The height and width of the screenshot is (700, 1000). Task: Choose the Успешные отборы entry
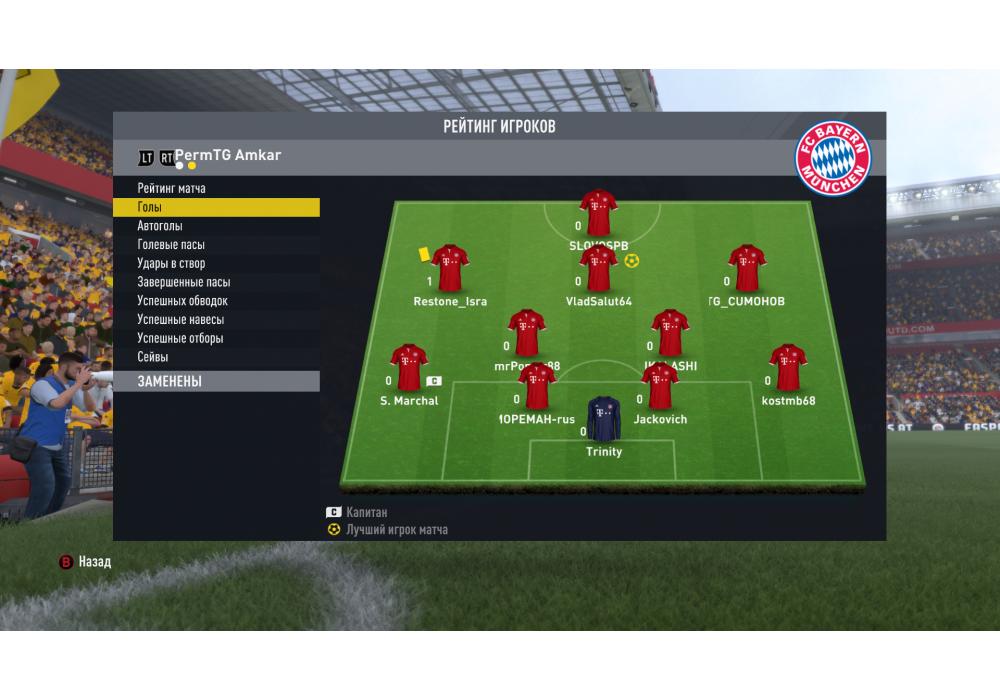coord(180,339)
